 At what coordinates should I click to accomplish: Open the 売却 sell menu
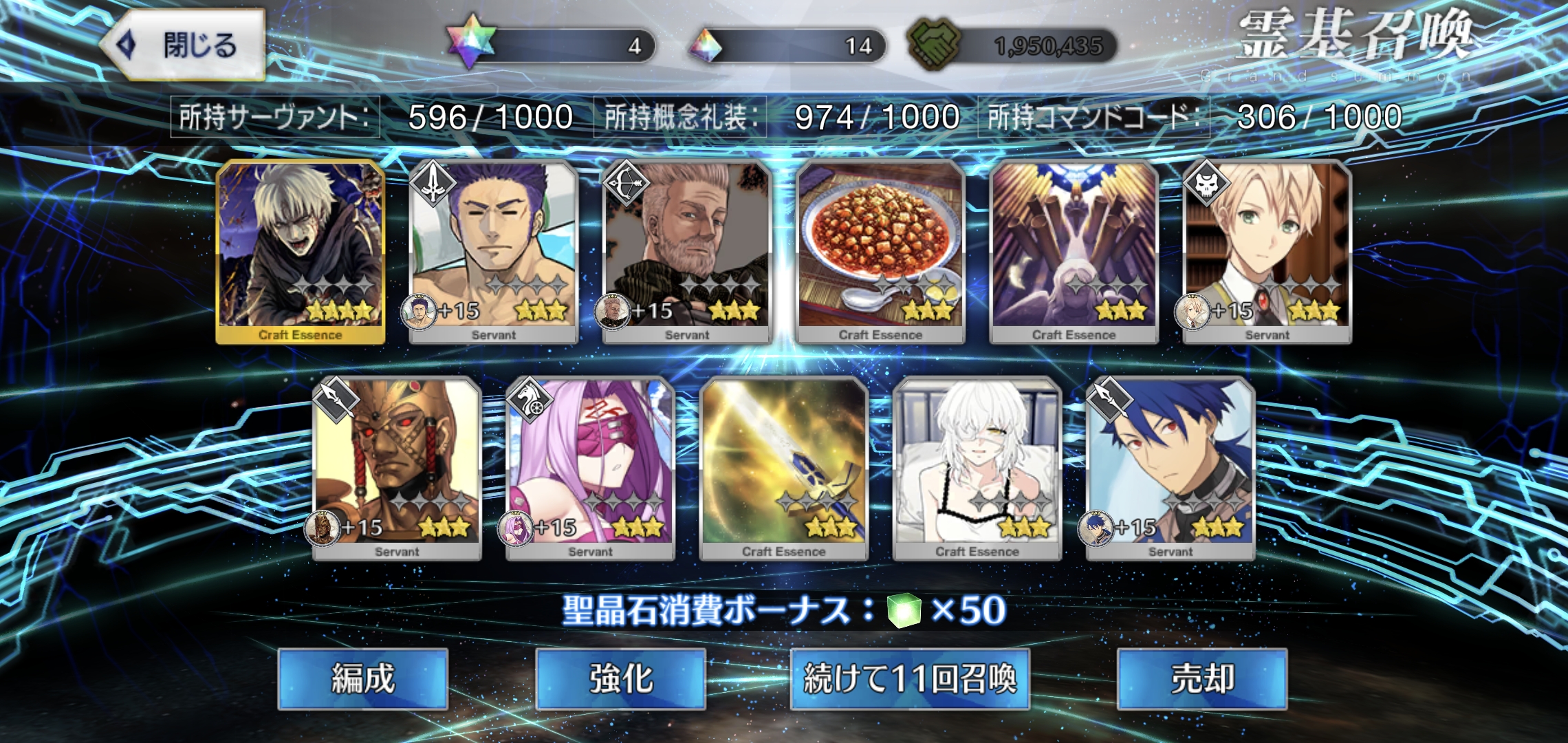[x=1201, y=678]
